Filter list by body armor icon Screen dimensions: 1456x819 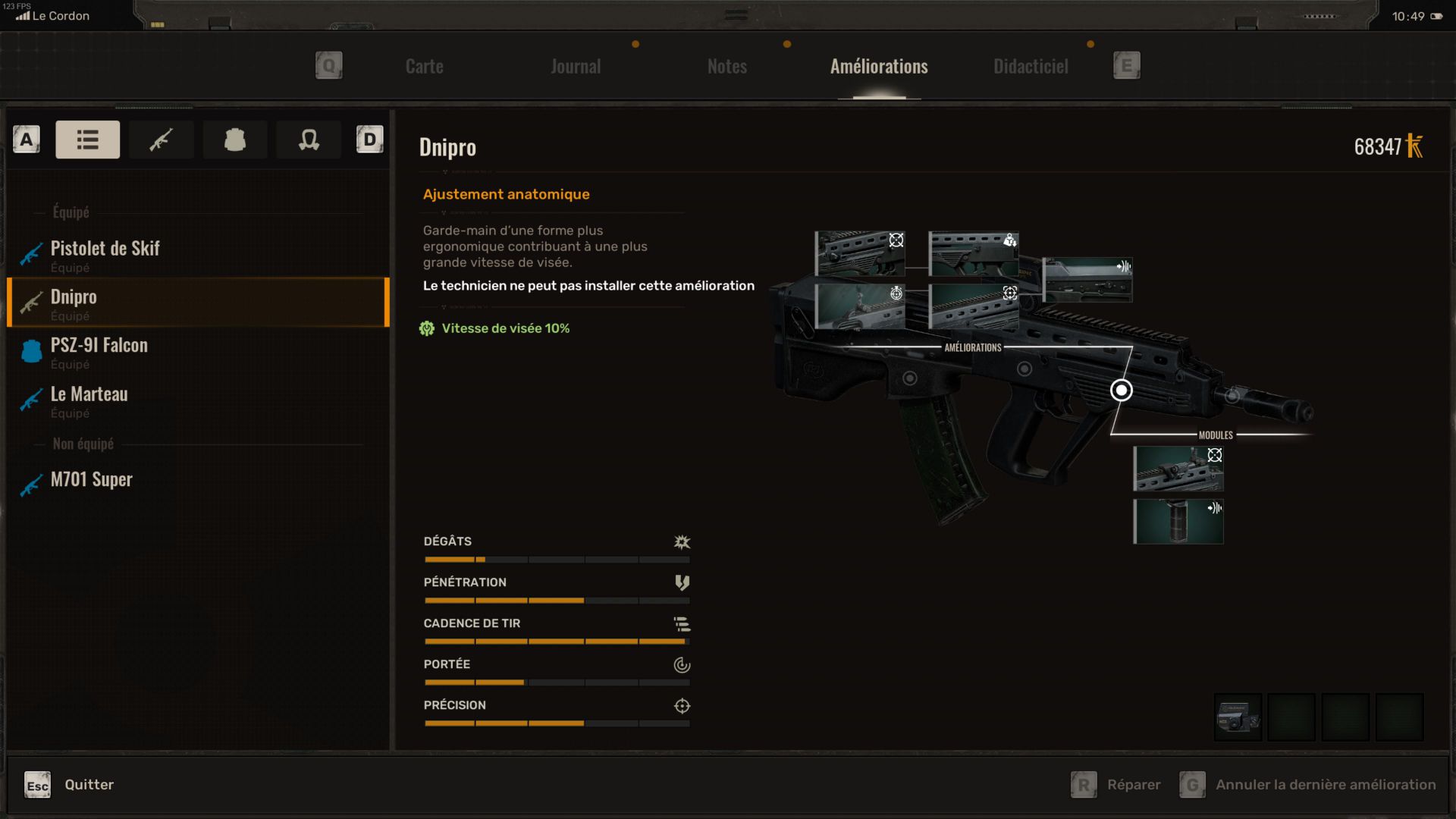pos(234,140)
